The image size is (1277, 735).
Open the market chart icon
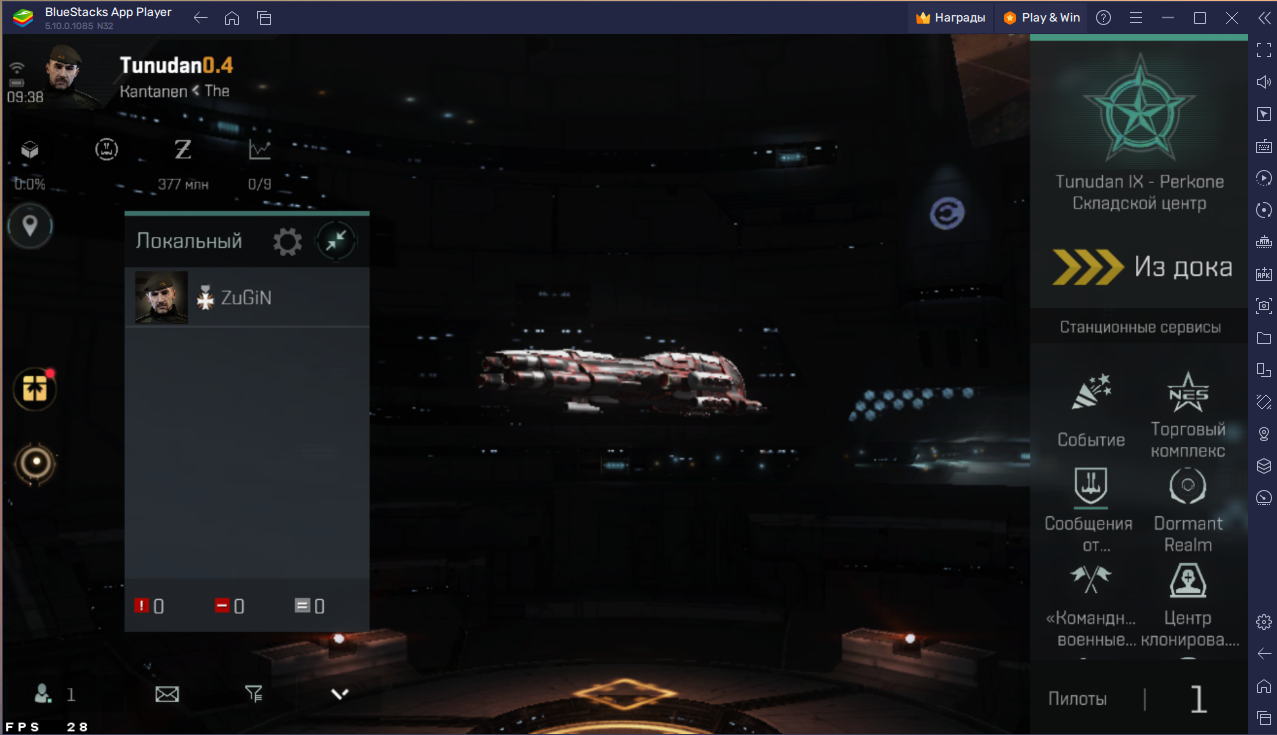(260, 150)
